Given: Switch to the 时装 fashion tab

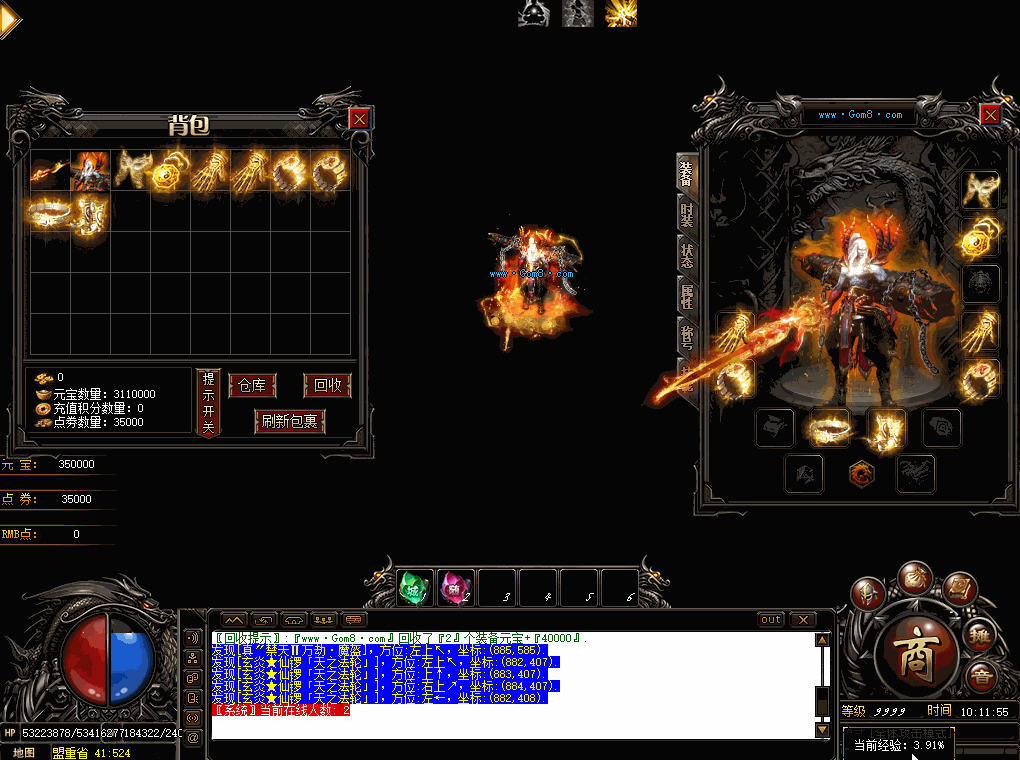Looking at the screenshot, I should click(x=686, y=213).
